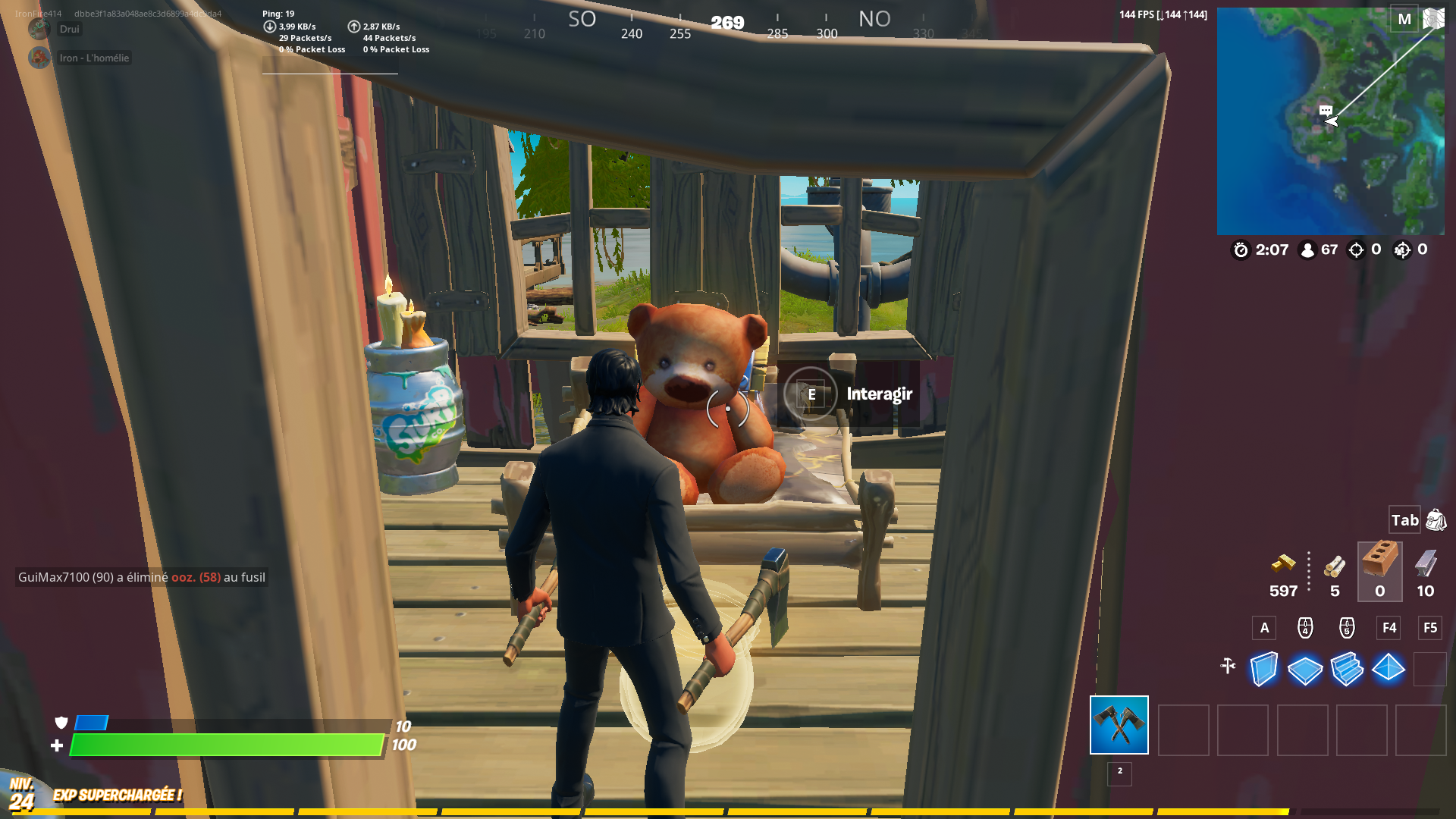
Task: Toggle the pickaxe hotbar slot selection
Action: tap(1119, 726)
